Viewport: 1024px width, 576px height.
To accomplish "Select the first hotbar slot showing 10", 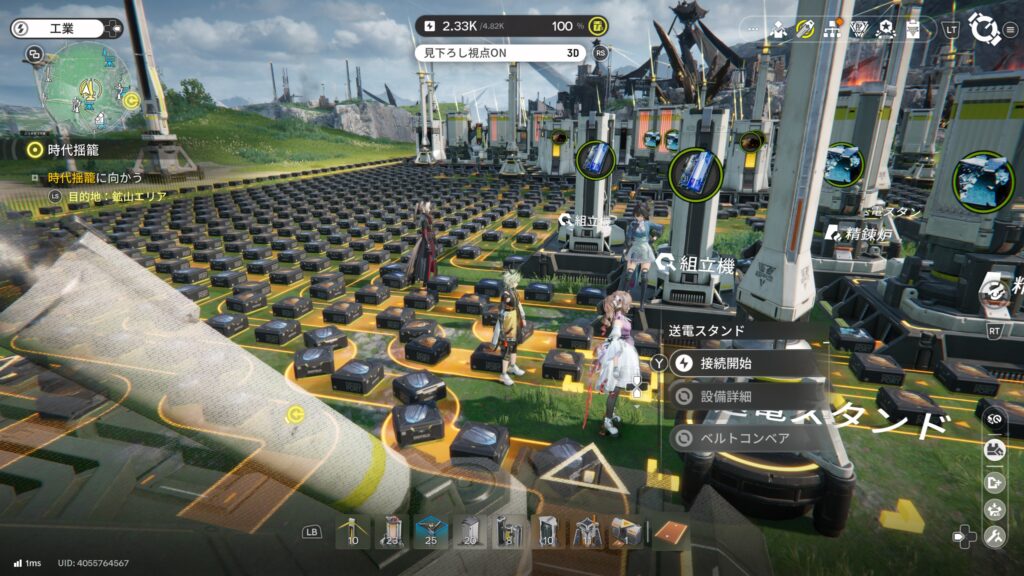I will tap(353, 531).
